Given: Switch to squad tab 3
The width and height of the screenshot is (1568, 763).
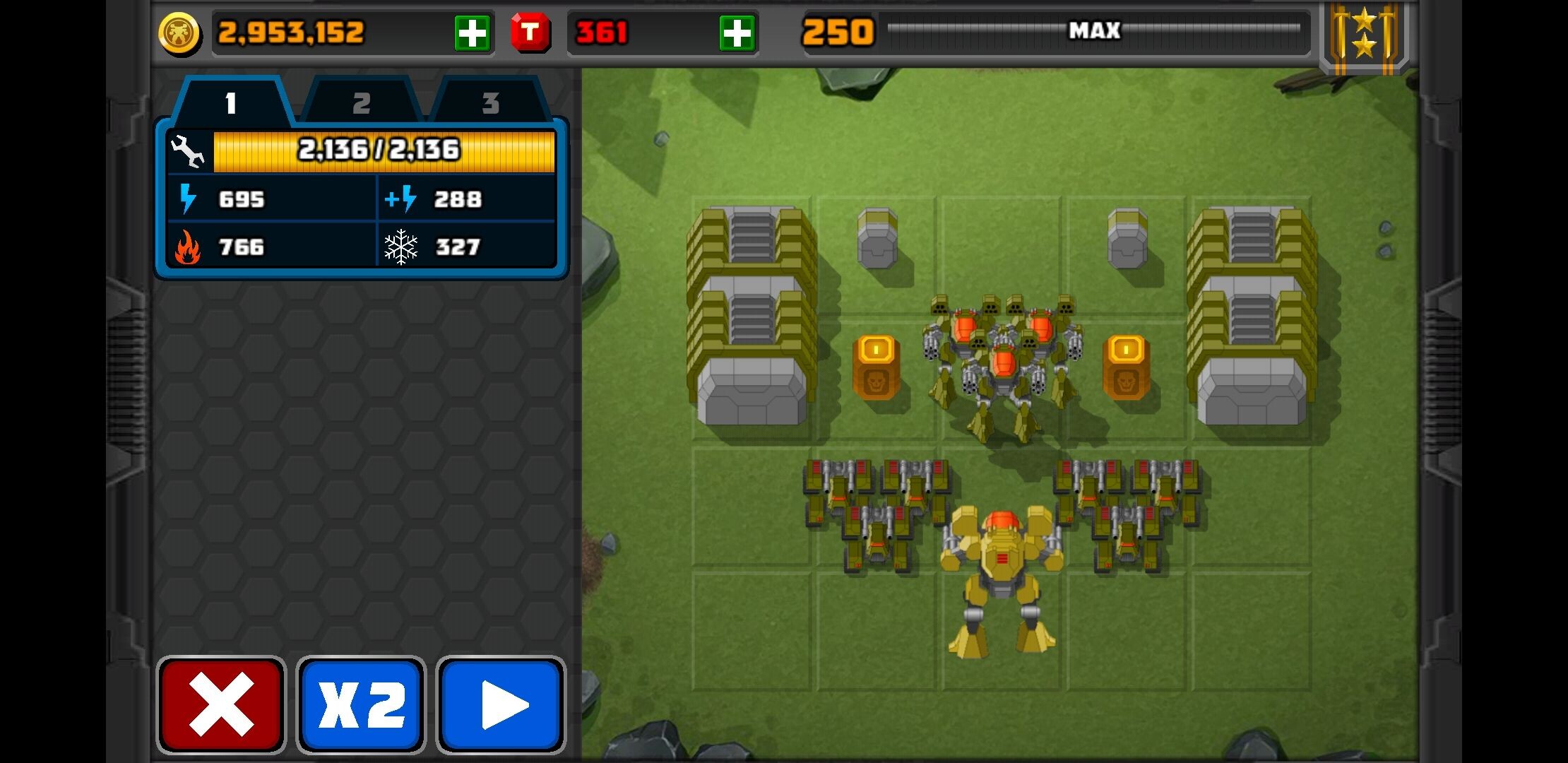Looking at the screenshot, I should (x=490, y=103).
